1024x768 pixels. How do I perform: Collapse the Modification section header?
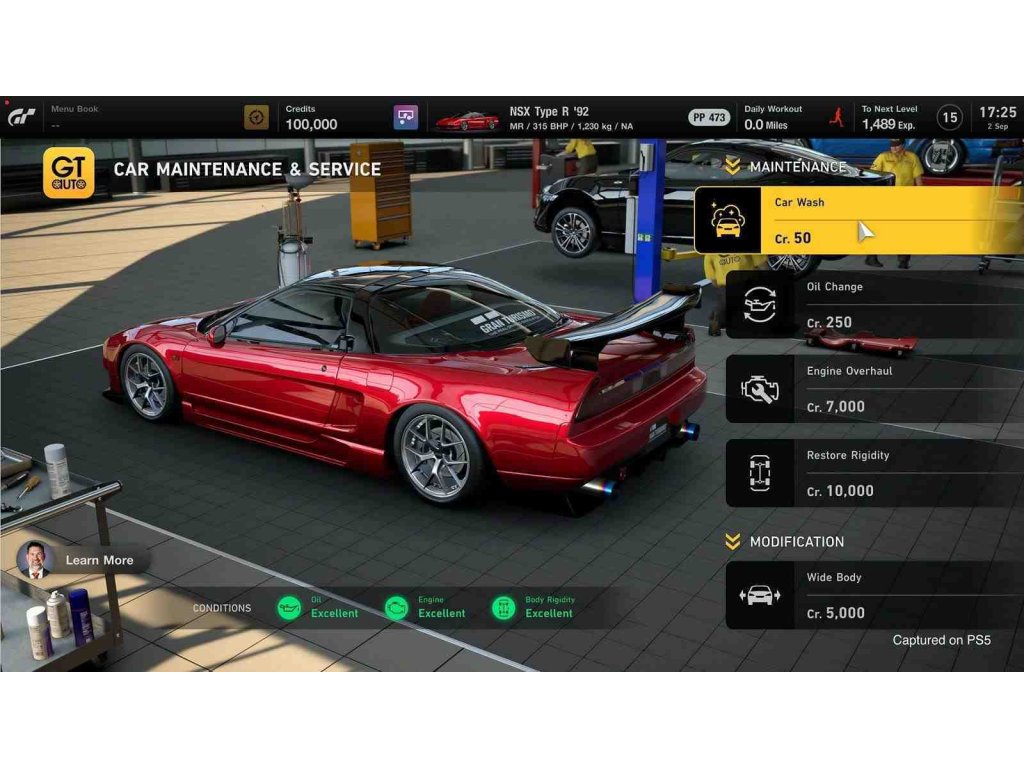785,541
